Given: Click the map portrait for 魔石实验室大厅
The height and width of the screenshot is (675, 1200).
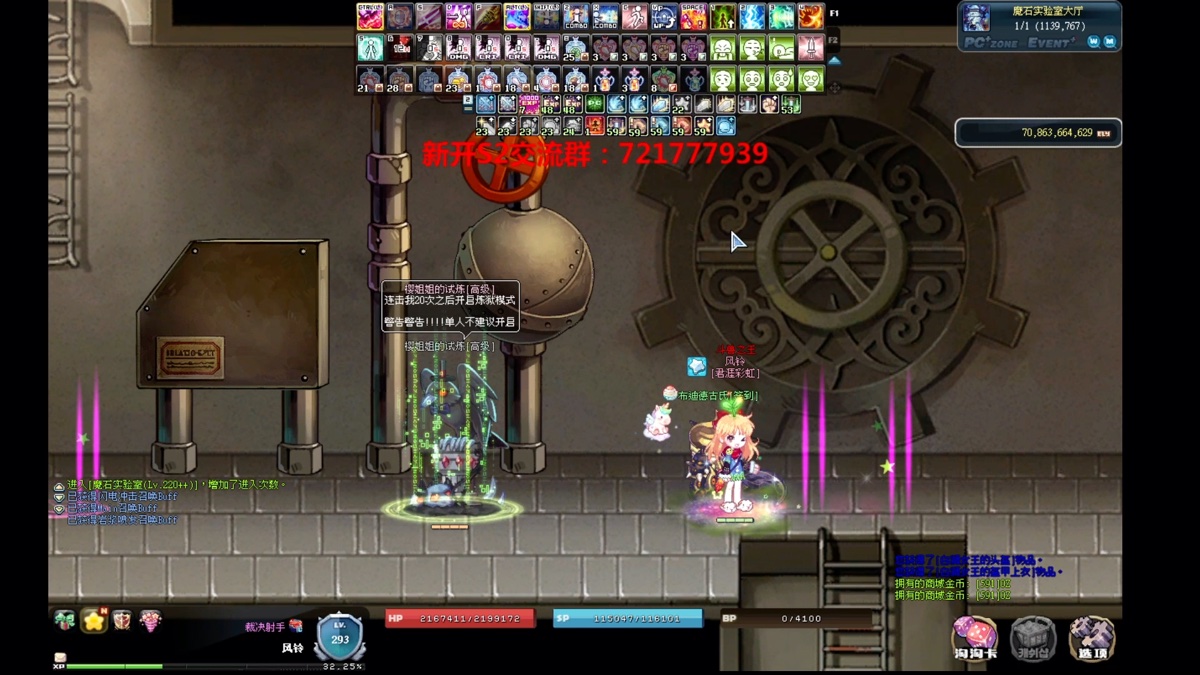Looking at the screenshot, I should pos(976,18).
